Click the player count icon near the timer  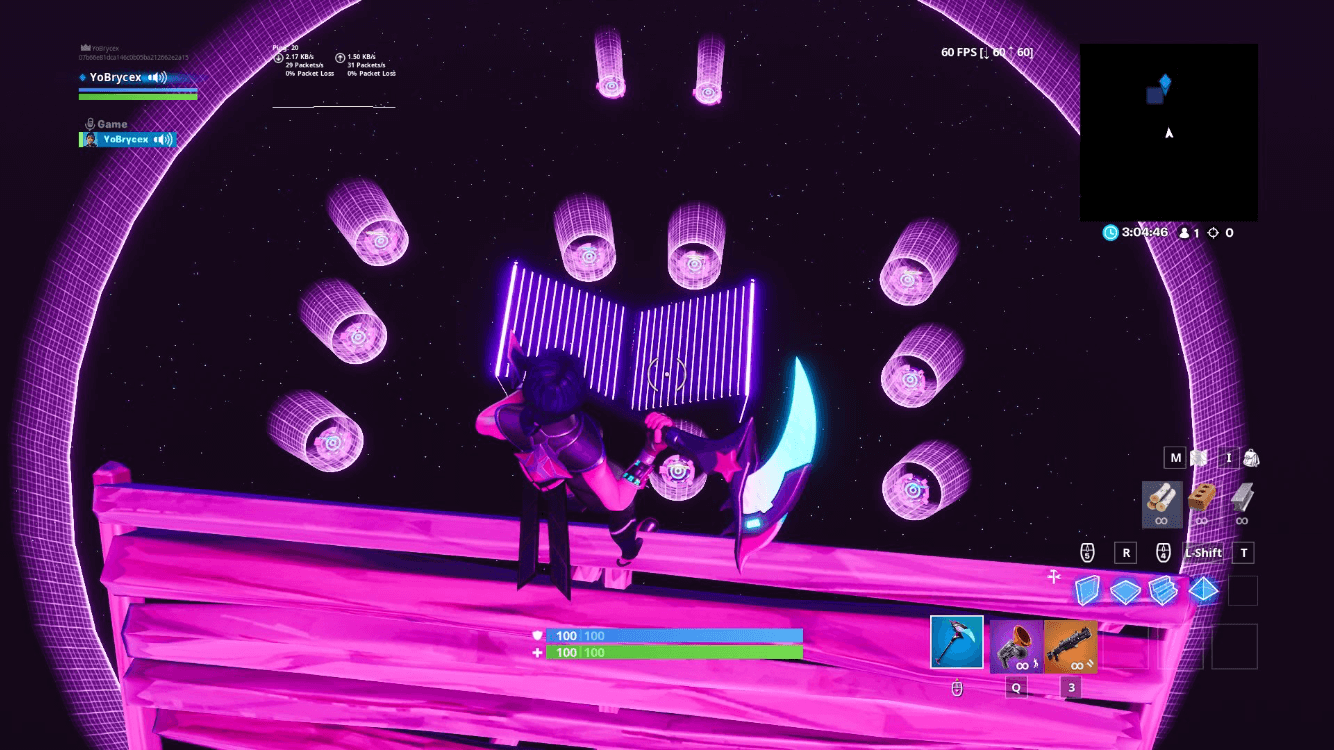click(x=1185, y=232)
